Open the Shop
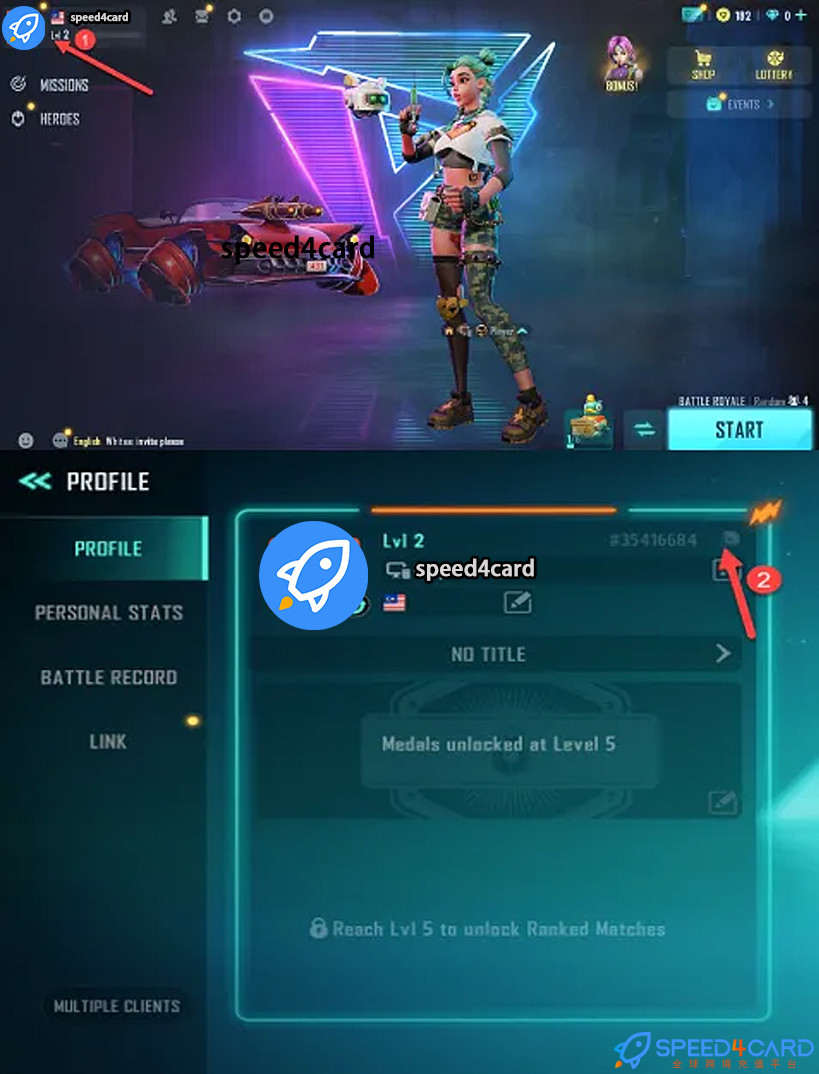819x1074 pixels. (x=703, y=65)
